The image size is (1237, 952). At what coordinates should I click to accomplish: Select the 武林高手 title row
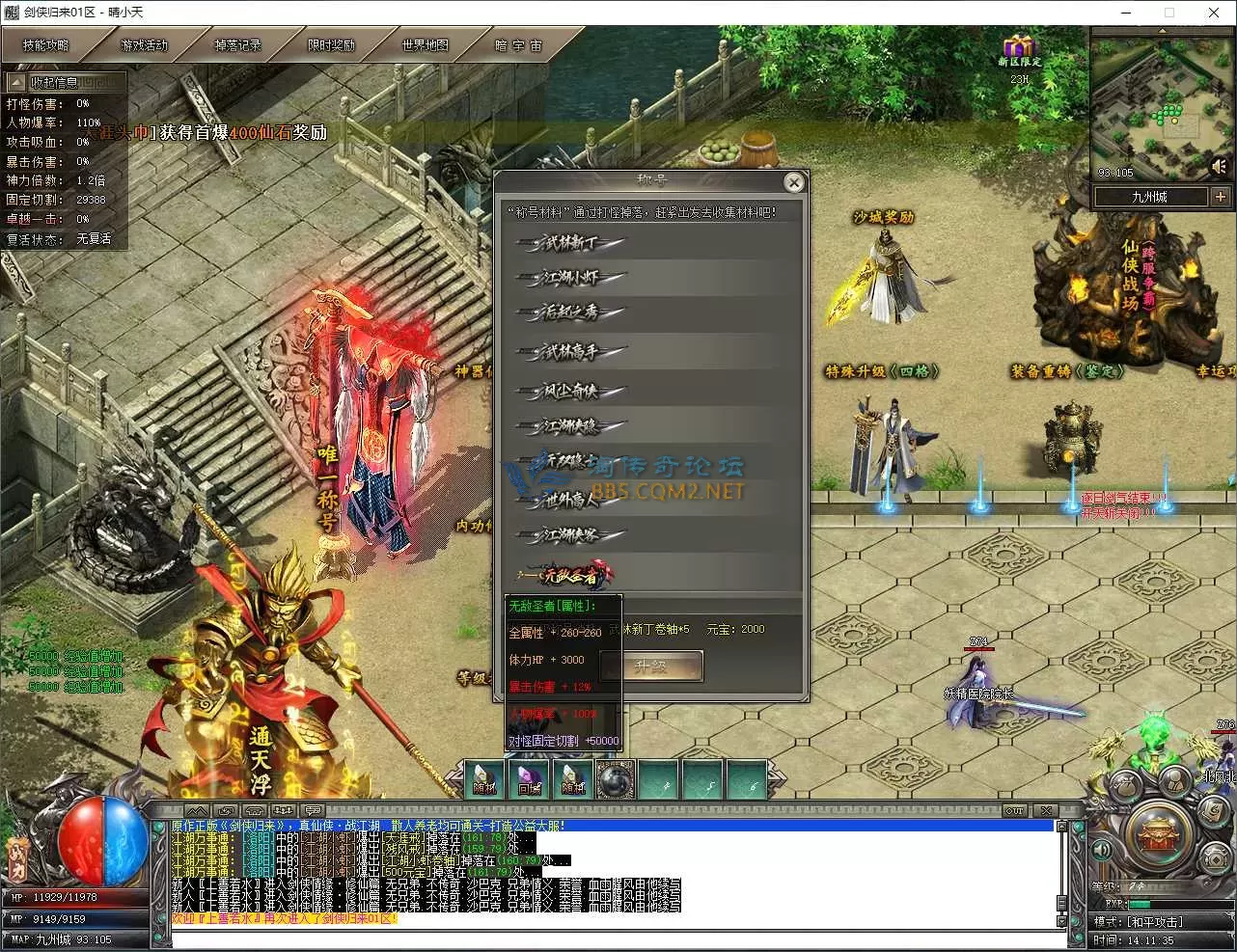click(571, 353)
